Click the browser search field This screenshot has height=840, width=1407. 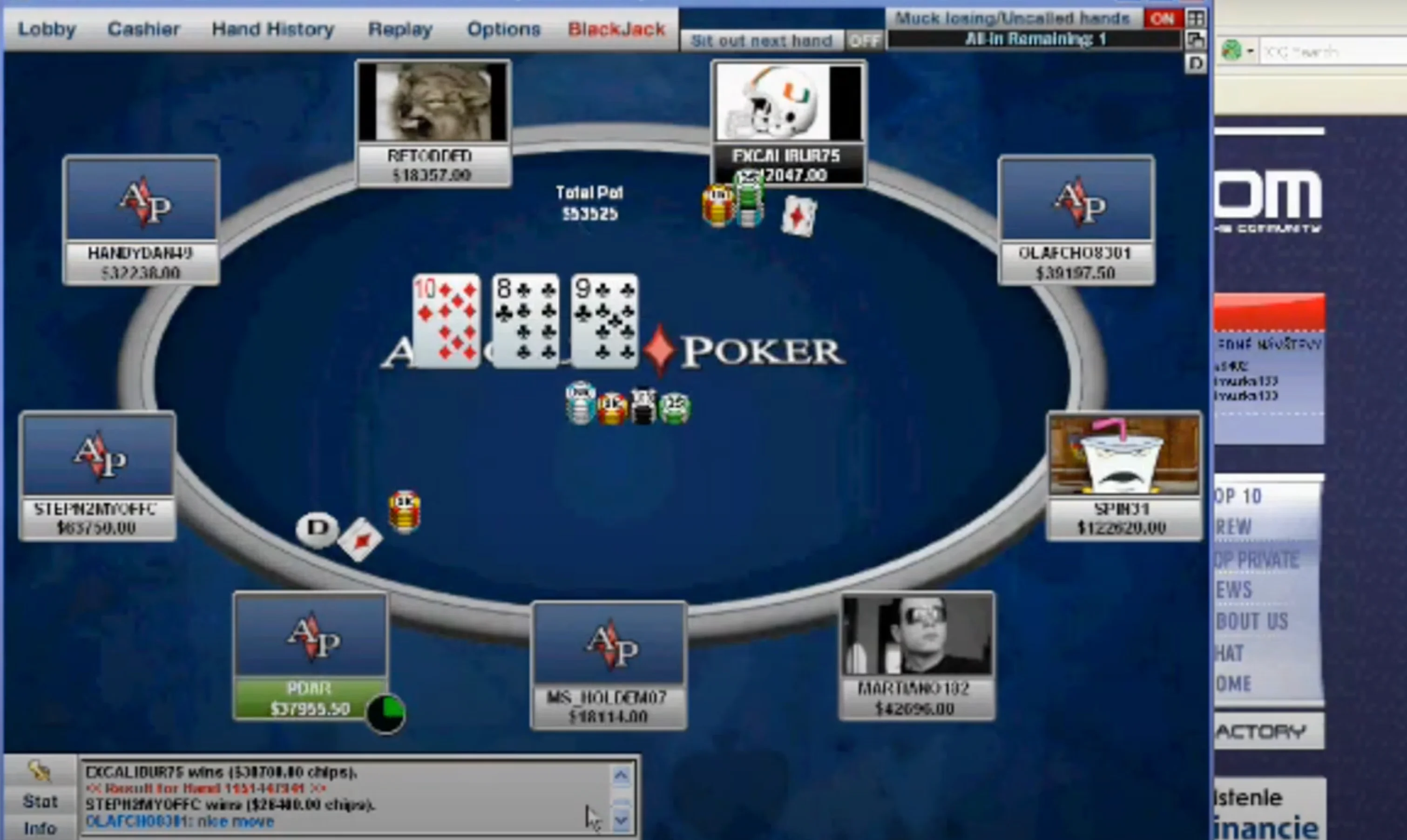click(x=1330, y=52)
